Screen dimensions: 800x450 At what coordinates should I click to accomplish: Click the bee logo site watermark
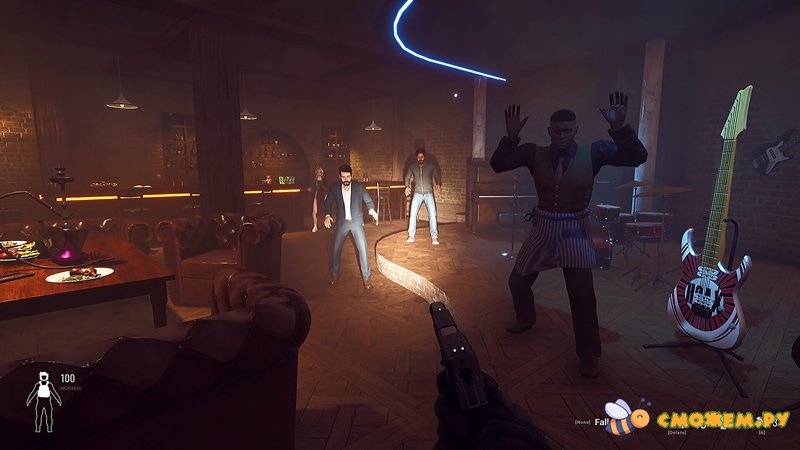(621, 417)
